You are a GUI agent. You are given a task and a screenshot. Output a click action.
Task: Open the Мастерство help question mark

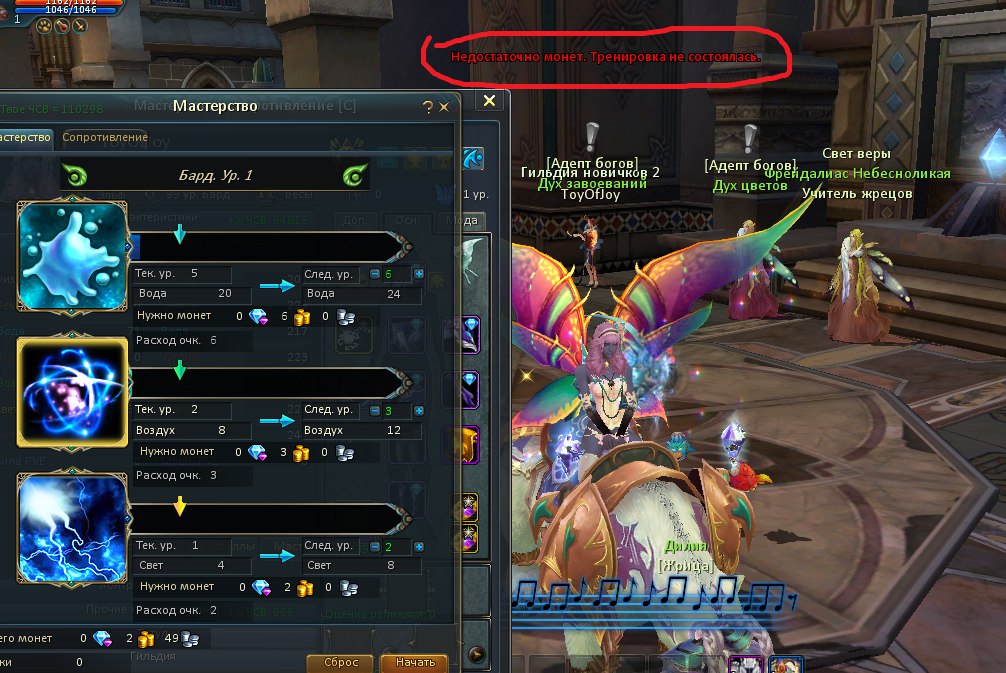(x=427, y=106)
